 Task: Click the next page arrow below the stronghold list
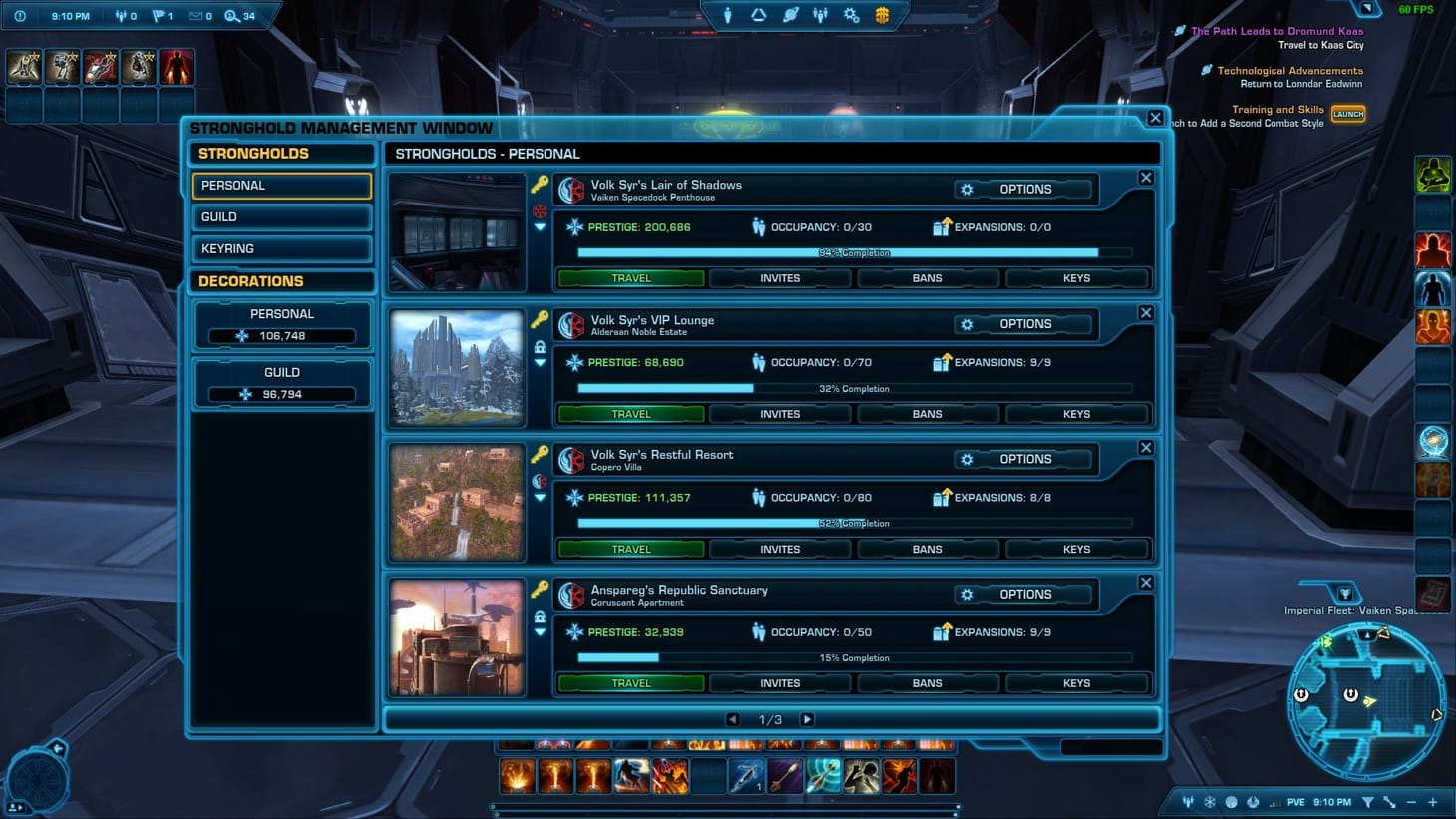pos(807,718)
